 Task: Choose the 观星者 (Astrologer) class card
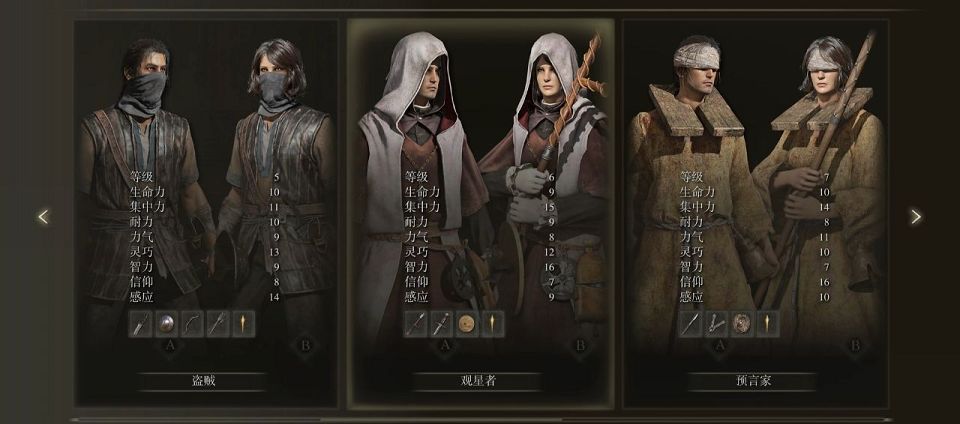tap(479, 381)
